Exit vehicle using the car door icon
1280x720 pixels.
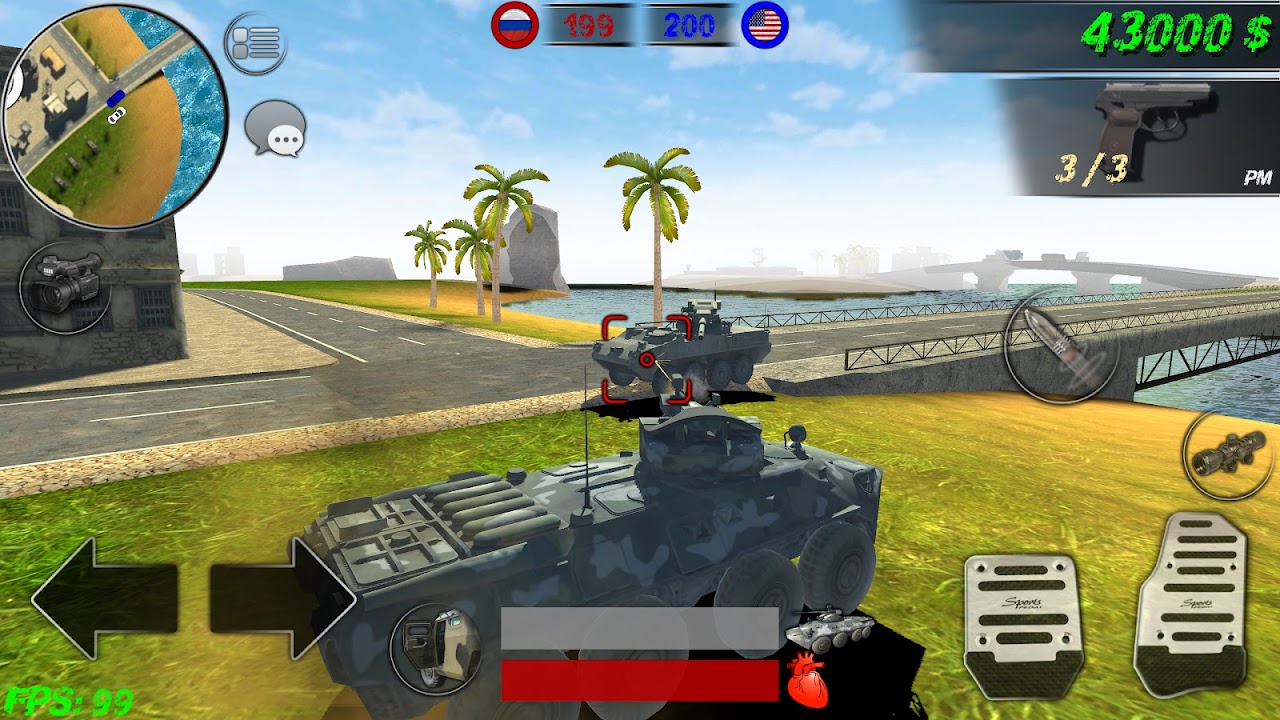(x=435, y=648)
